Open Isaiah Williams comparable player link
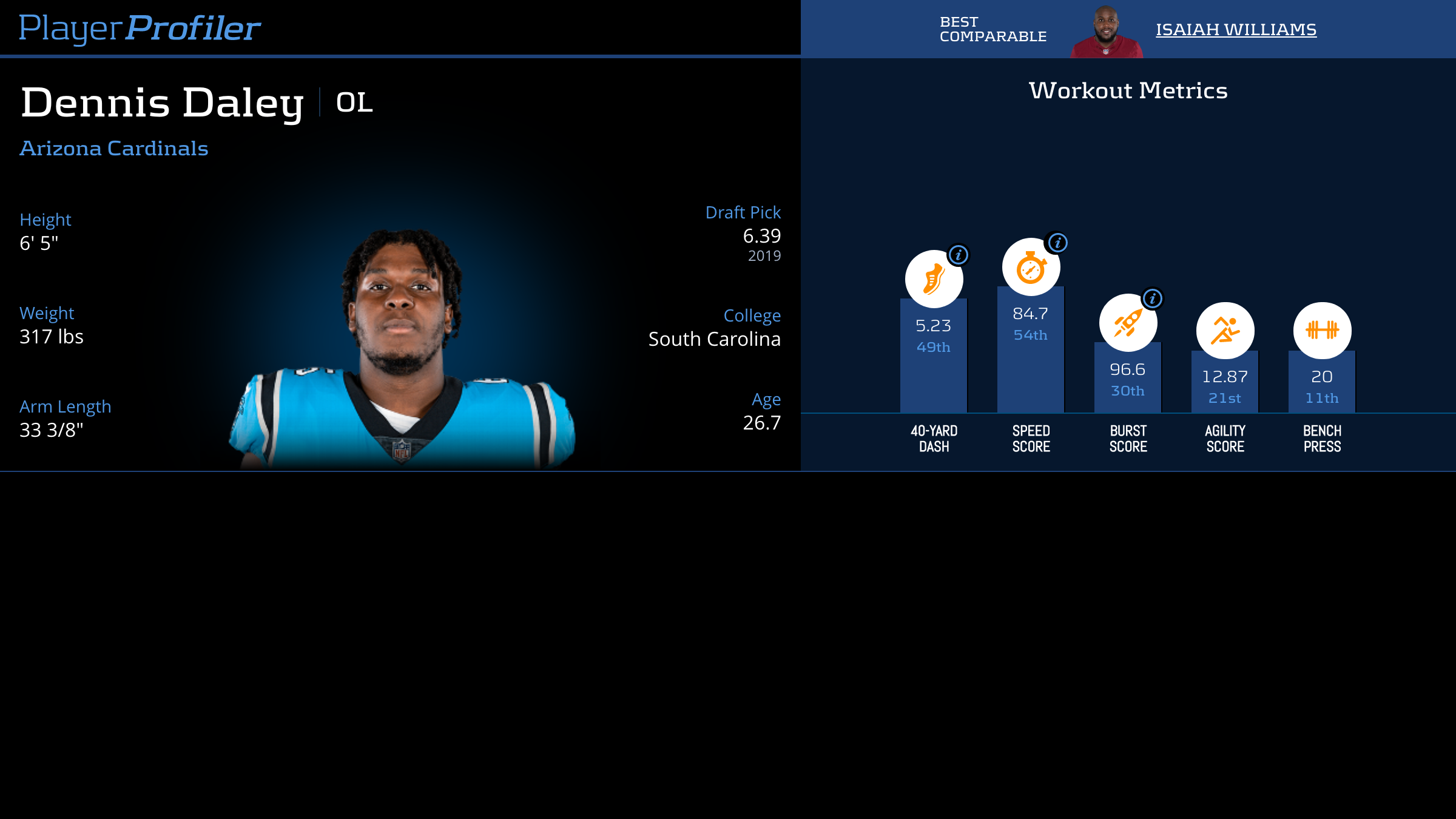Viewport: 1456px width, 819px height. point(1236,29)
